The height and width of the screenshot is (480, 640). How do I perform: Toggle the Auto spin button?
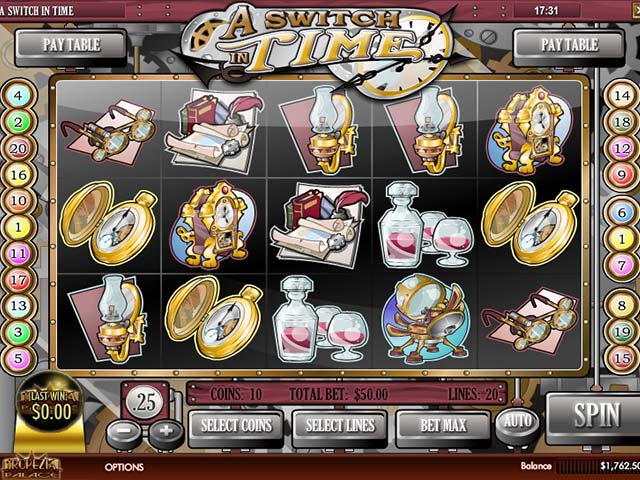point(516,422)
